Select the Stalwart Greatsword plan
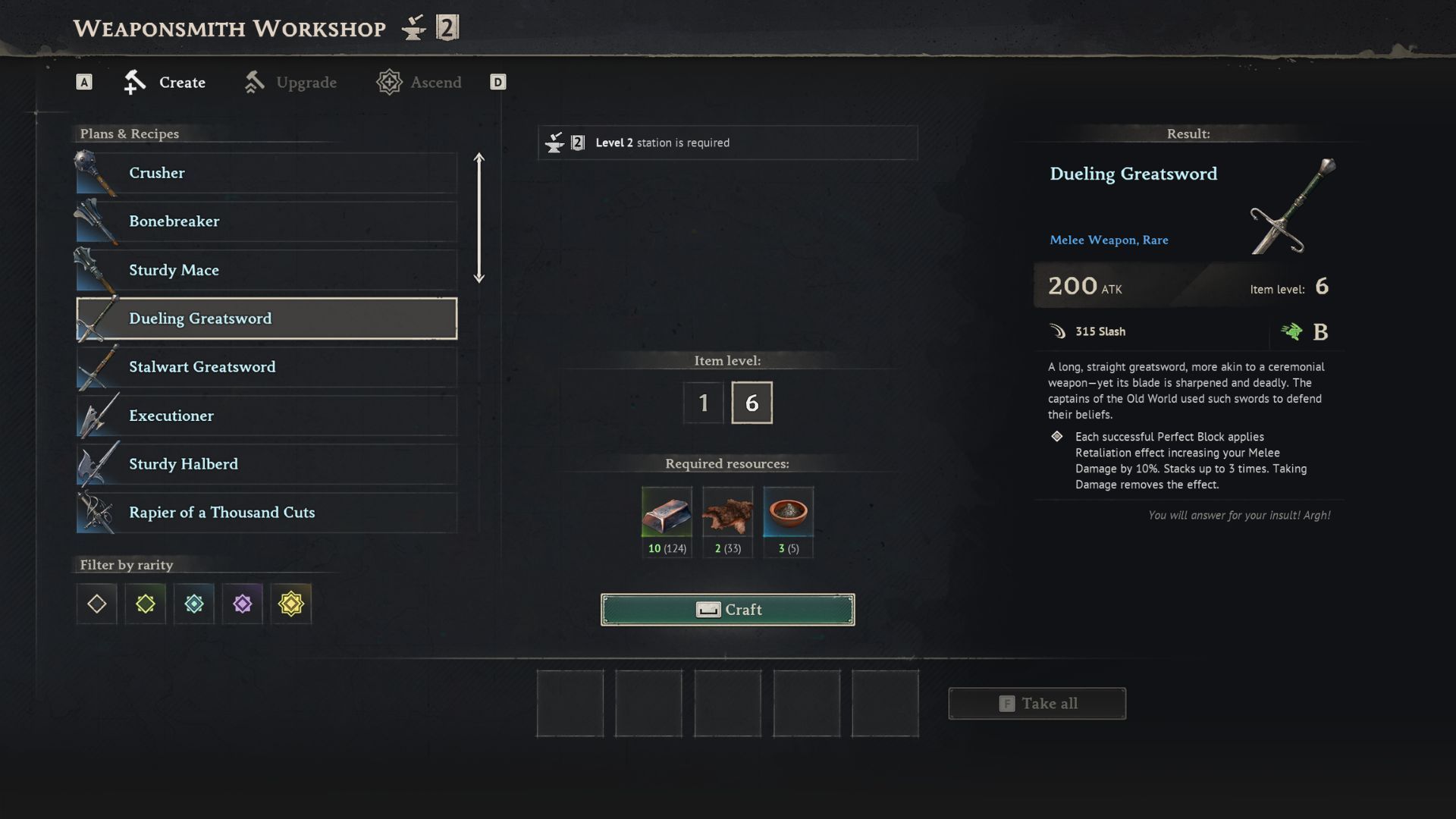Screen dimensions: 1456x819 coord(266,367)
